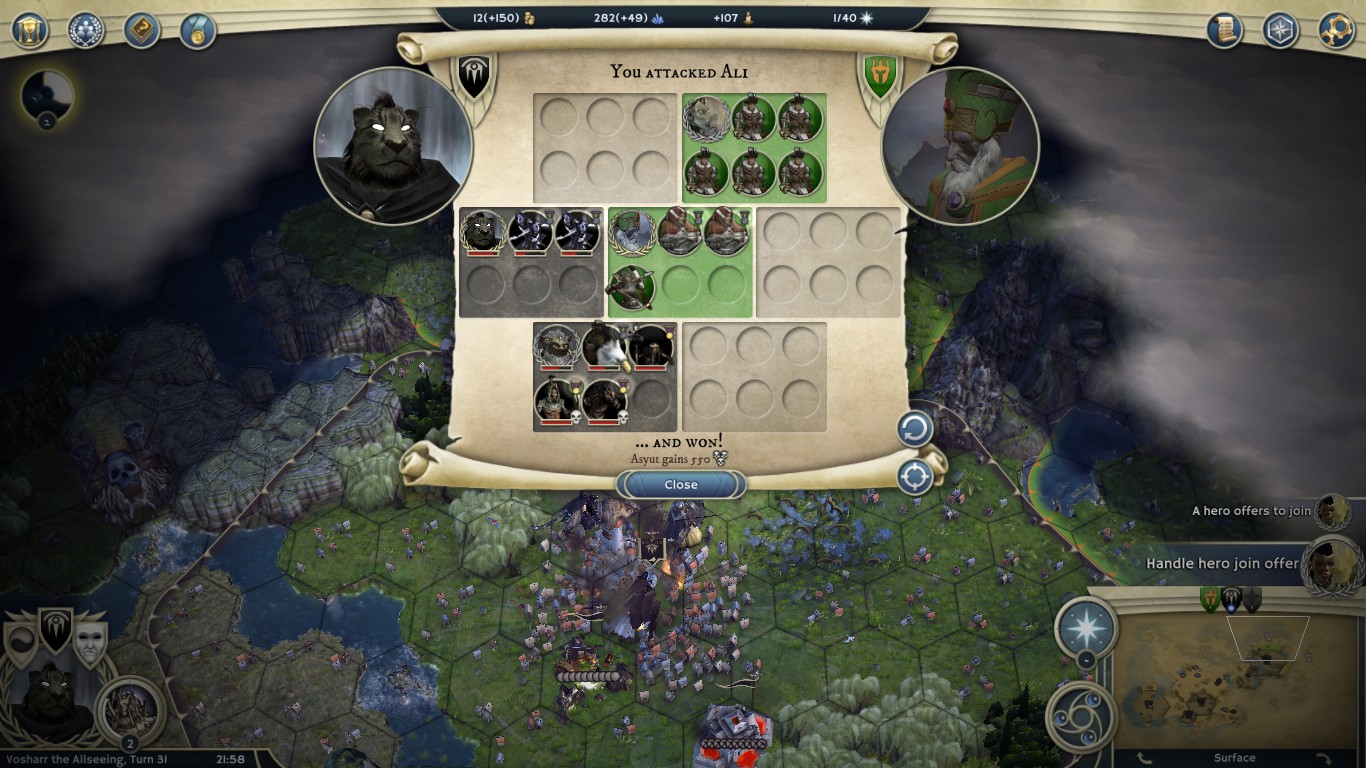Select the black tiger leader portrait bottom-left
This screenshot has height=768, width=1366.
pyautogui.click(x=48, y=702)
